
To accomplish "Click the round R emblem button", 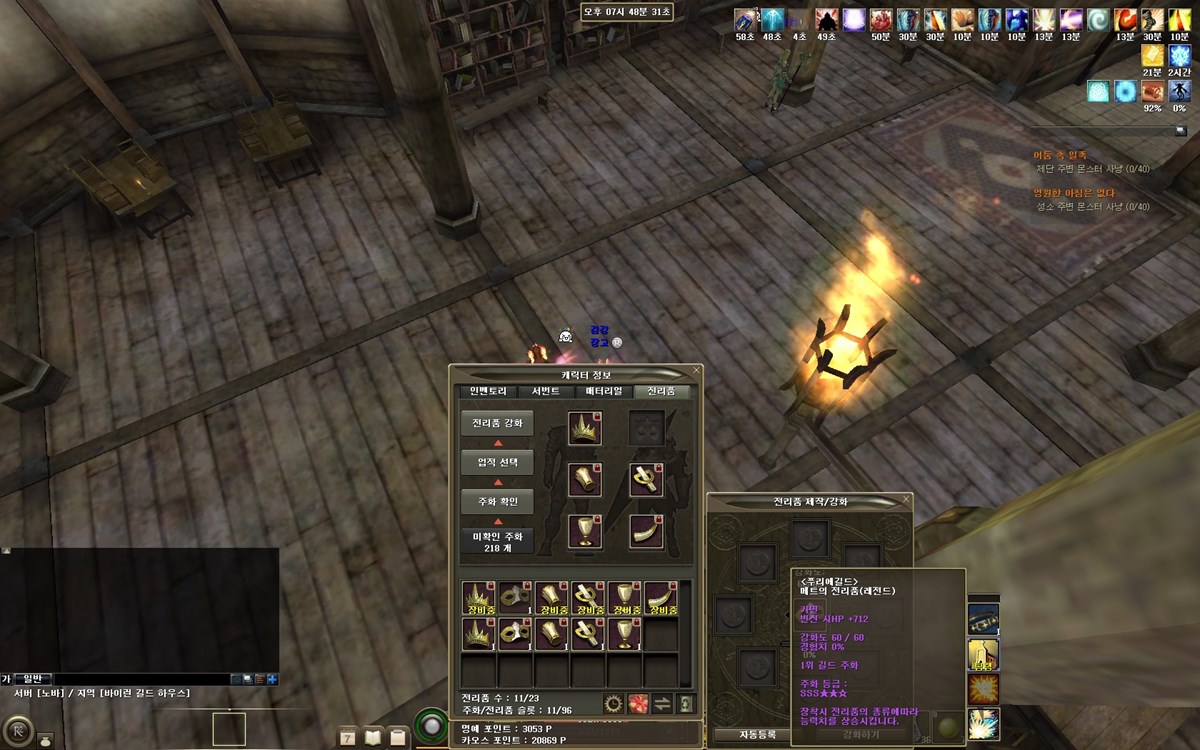I will (15, 731).
